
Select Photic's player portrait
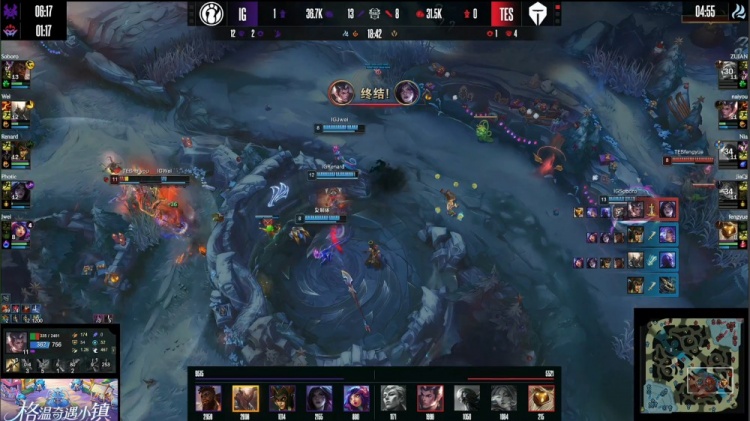point(19,192)
